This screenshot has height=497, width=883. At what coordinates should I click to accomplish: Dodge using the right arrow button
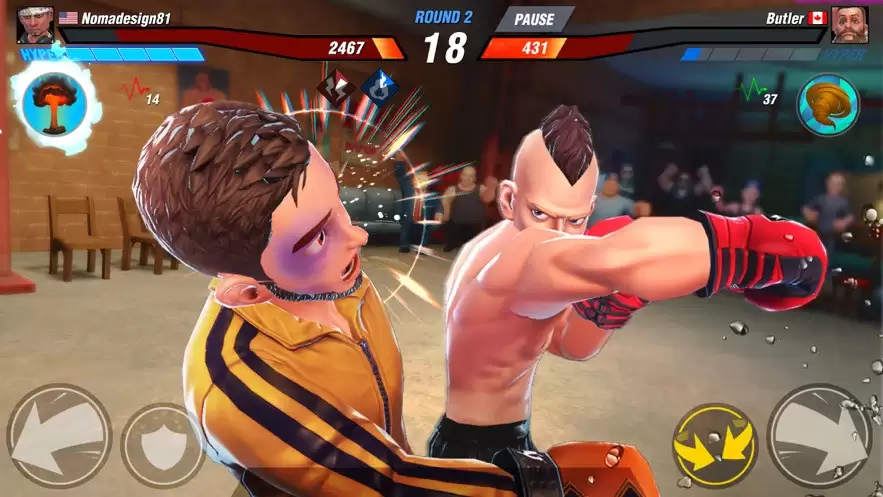818,435
